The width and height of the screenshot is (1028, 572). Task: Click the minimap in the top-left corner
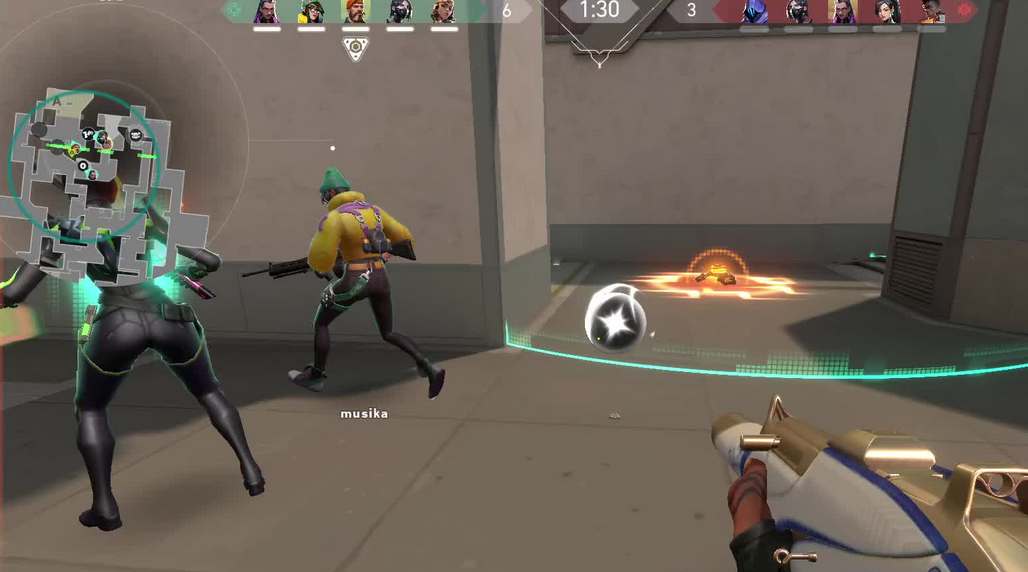(x=85, y=168)
